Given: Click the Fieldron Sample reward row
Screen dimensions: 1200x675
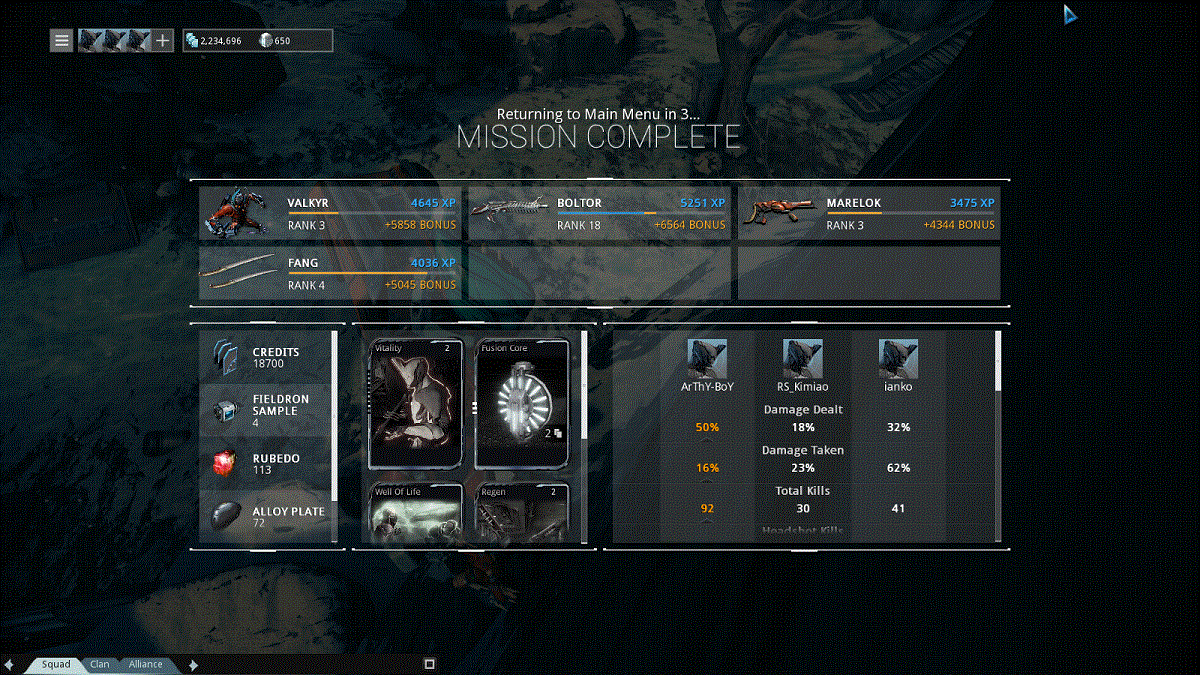Looking at the screenshot, I should click(x=266, y=410).
